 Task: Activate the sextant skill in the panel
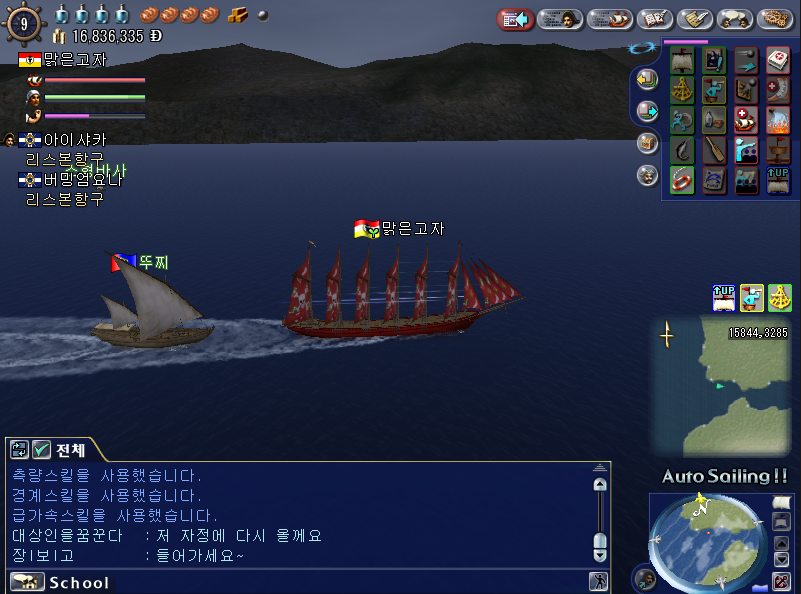[682, 90]
